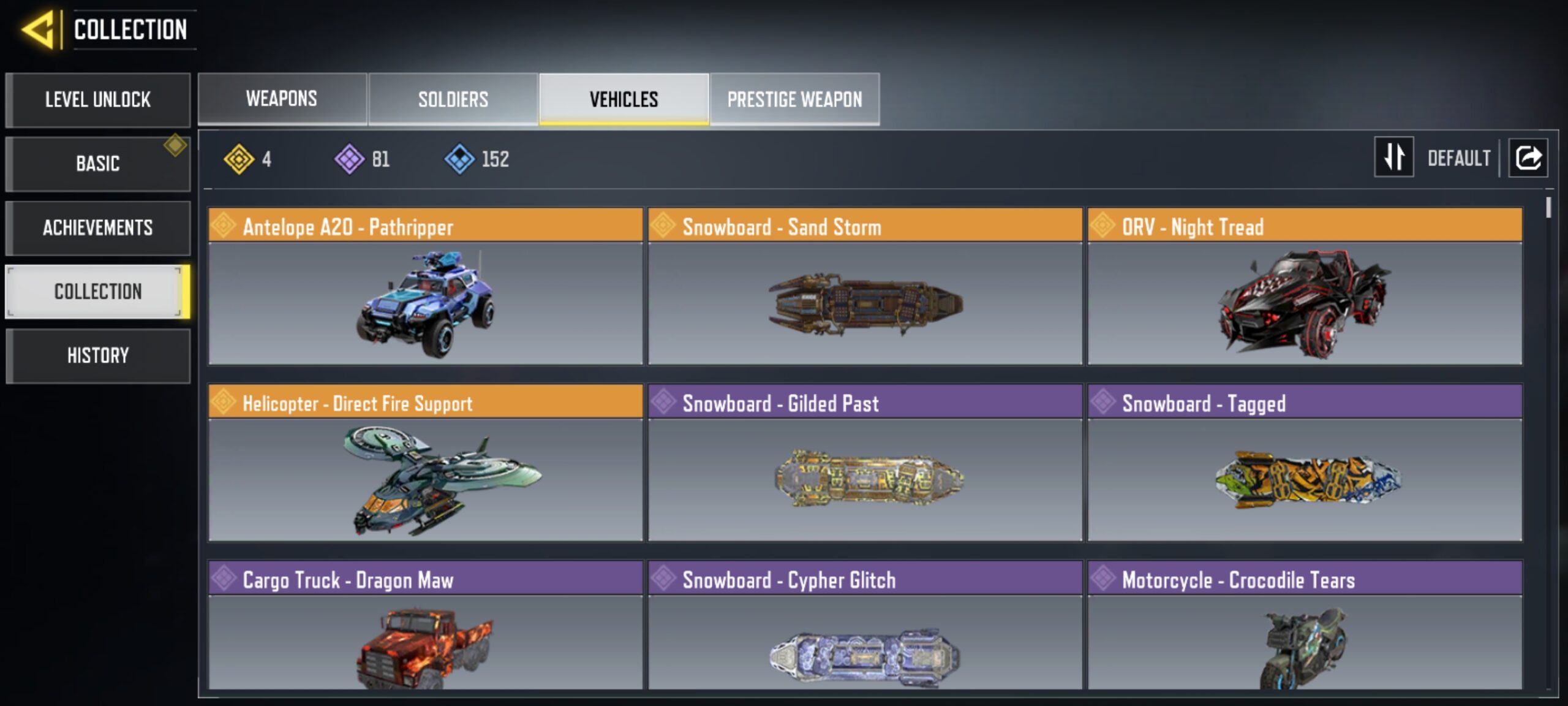Open the Prestige Weapon tab
Image resolution: width=1568 pixels, height=706 pixels.
pyautogui.click(x=794, y=99)
